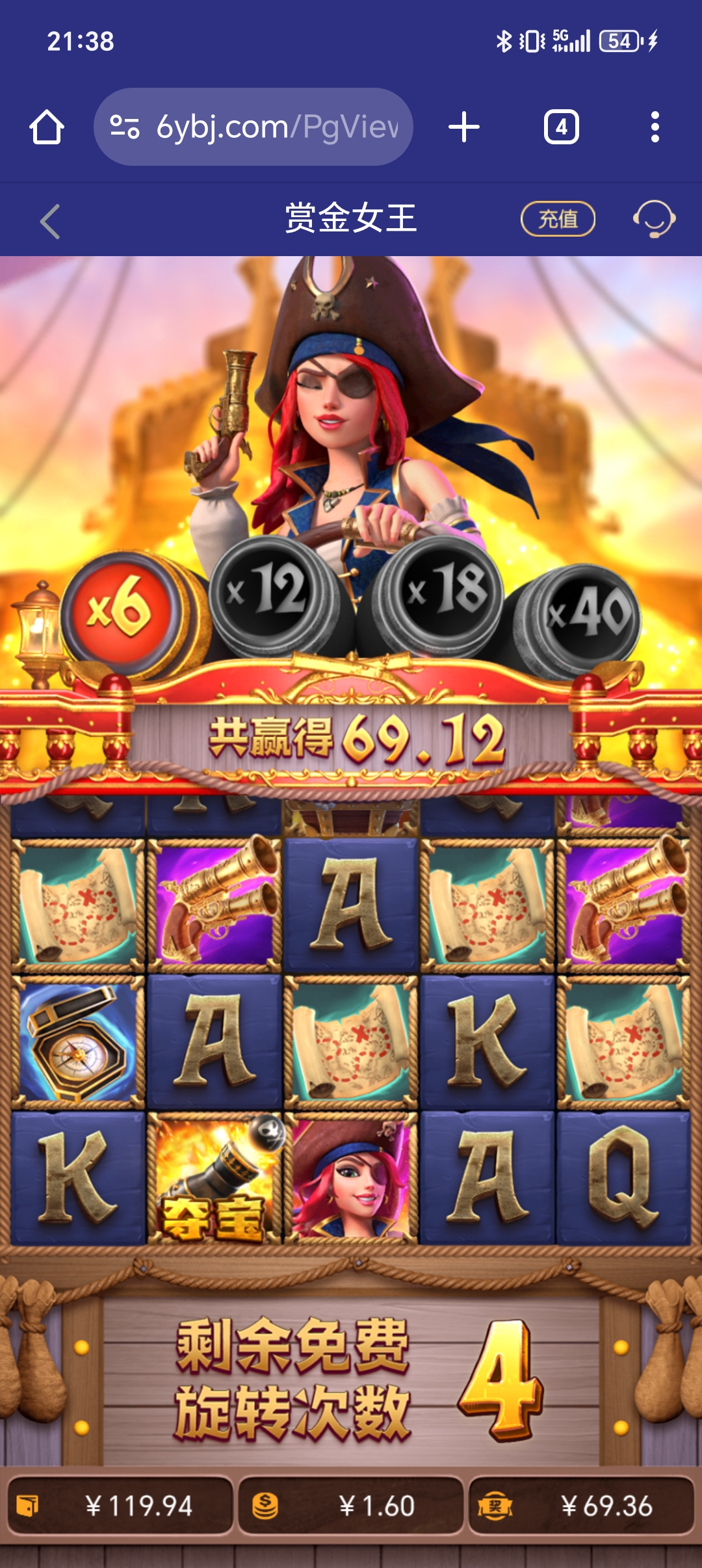Open the win amount prize panel
Screen dimensions: 702x1568
click(x=581, y=1506)
